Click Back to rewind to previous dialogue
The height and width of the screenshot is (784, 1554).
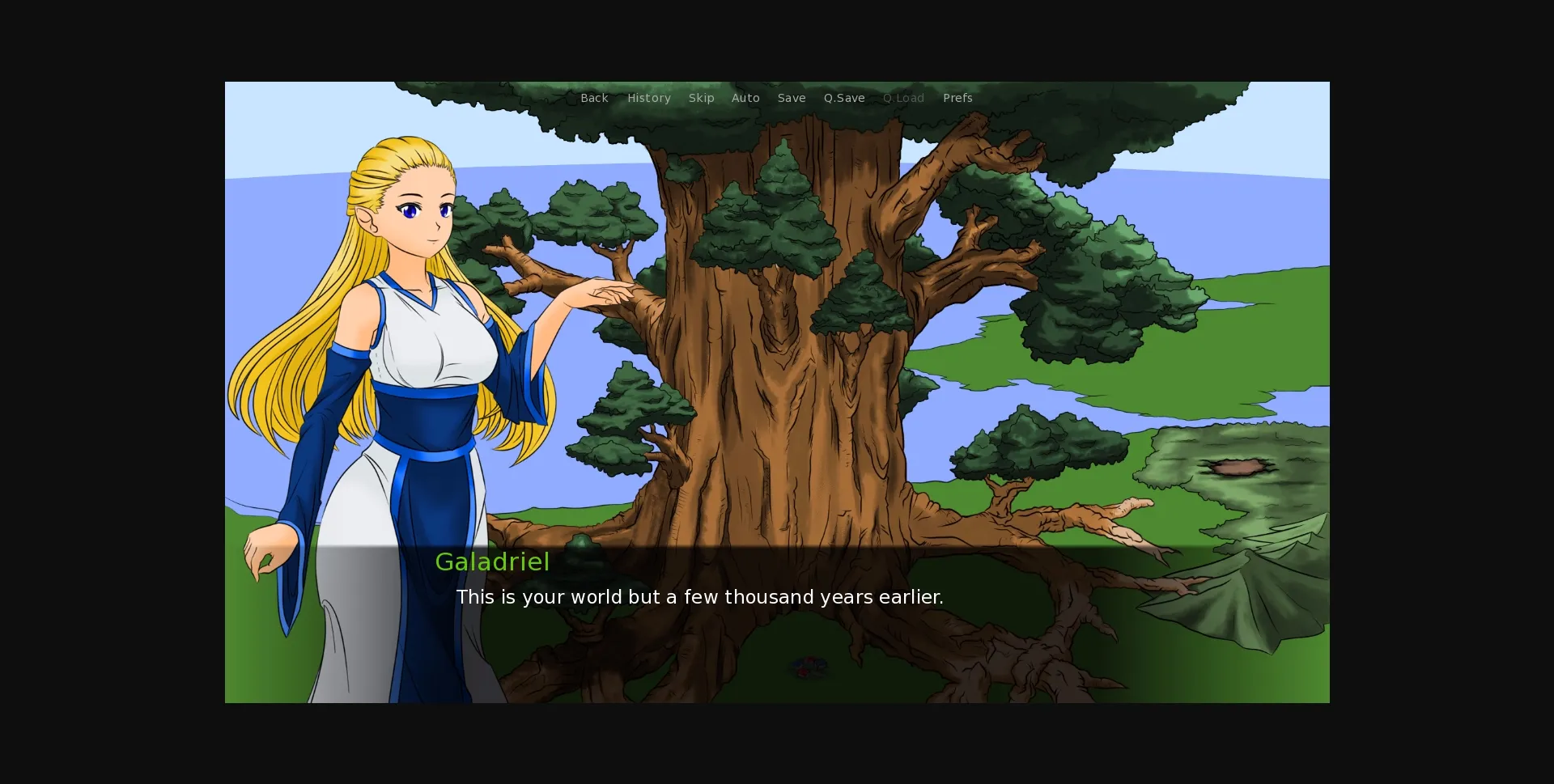(594, 98)
